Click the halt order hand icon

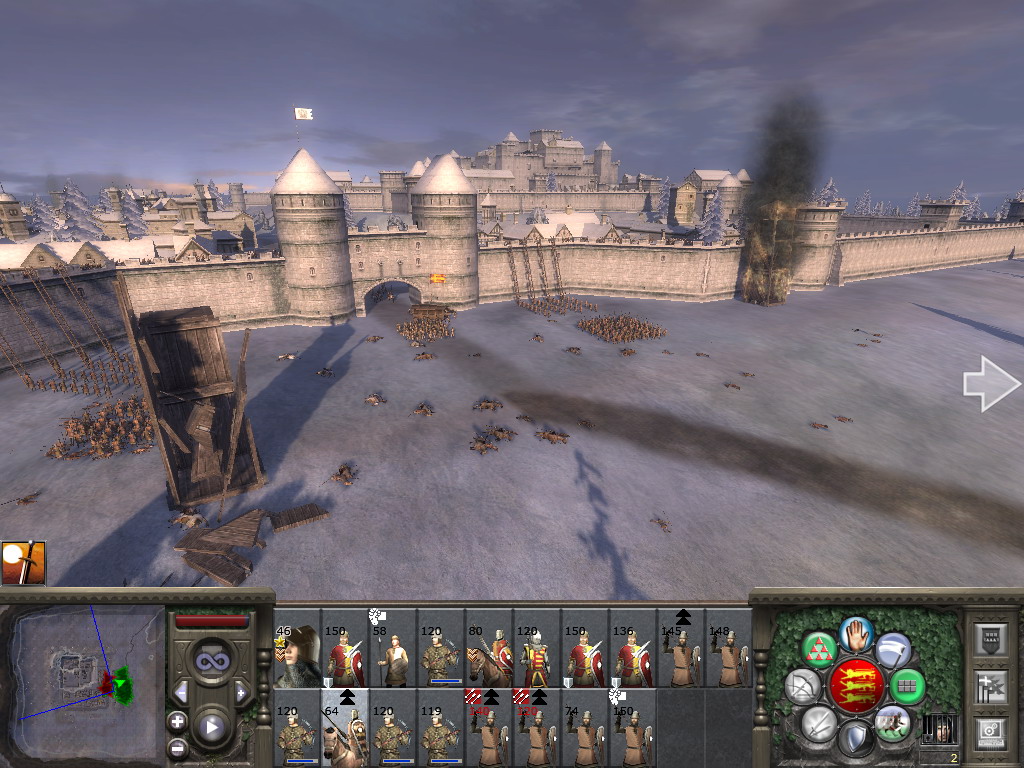[855, 633]
